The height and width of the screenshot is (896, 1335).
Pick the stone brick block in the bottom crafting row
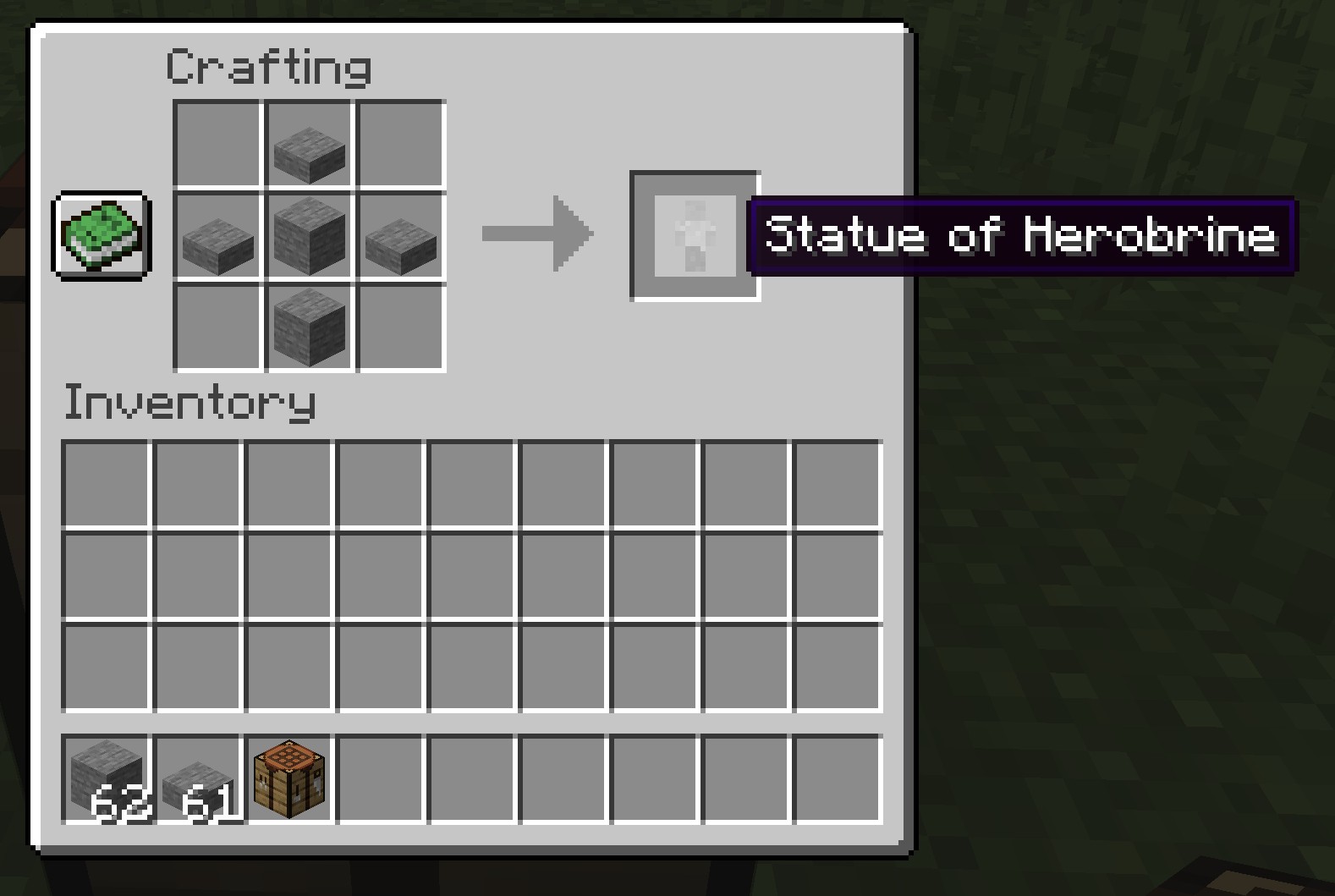pyautogui.click(x=310, y=327)
